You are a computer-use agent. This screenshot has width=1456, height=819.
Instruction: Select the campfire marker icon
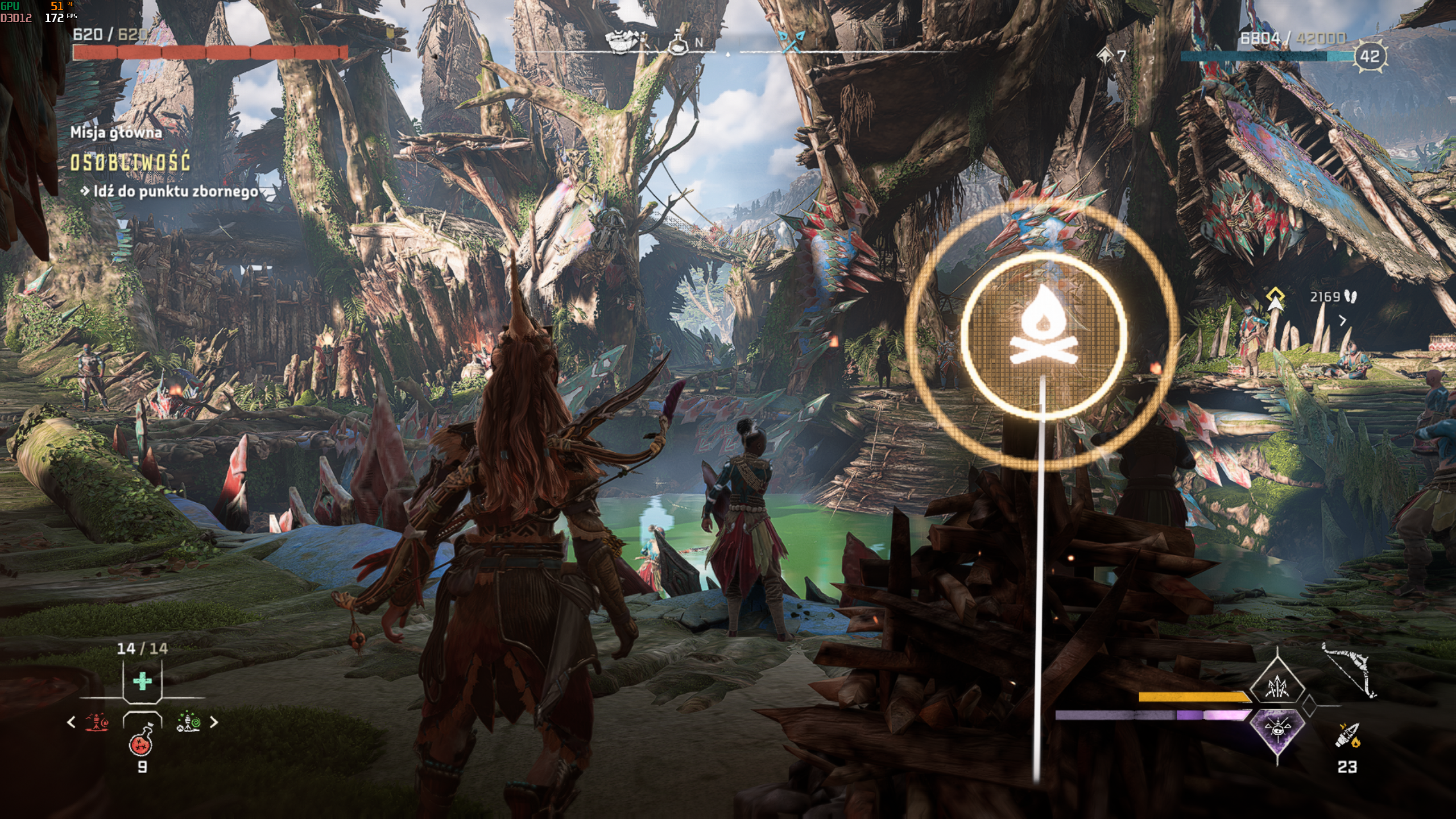coord(1043,337)
